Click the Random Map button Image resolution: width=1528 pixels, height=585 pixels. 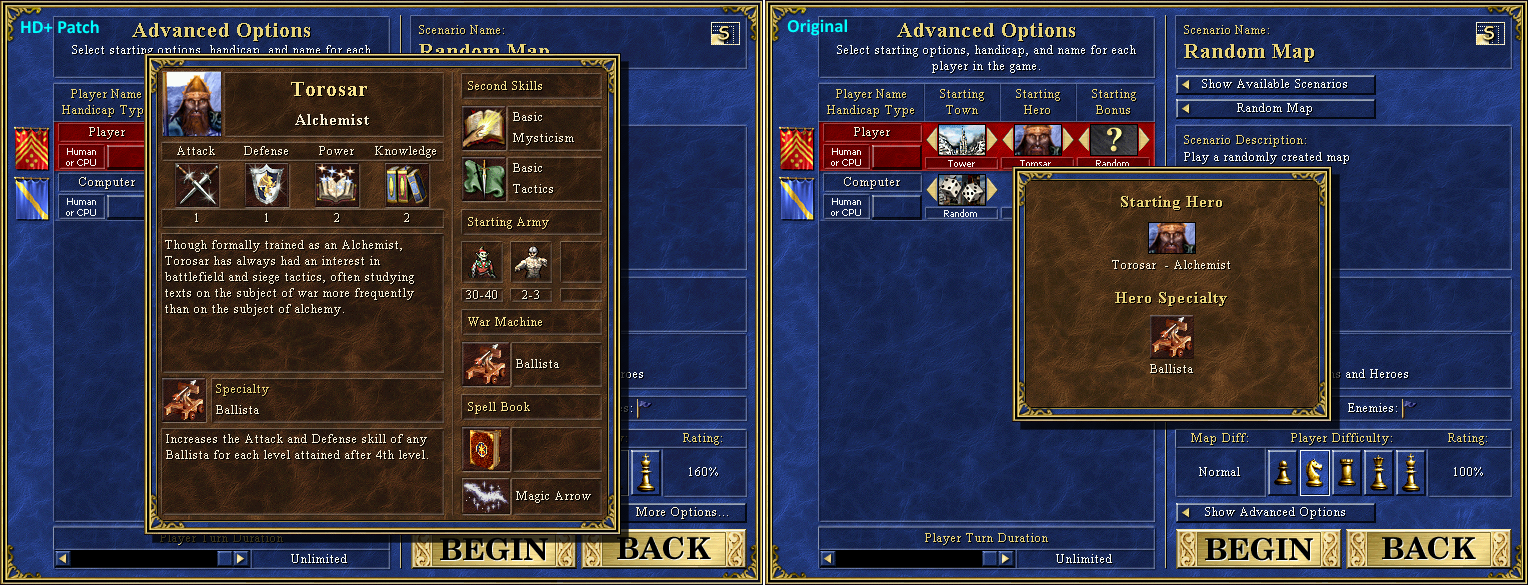click(1275, 108)
